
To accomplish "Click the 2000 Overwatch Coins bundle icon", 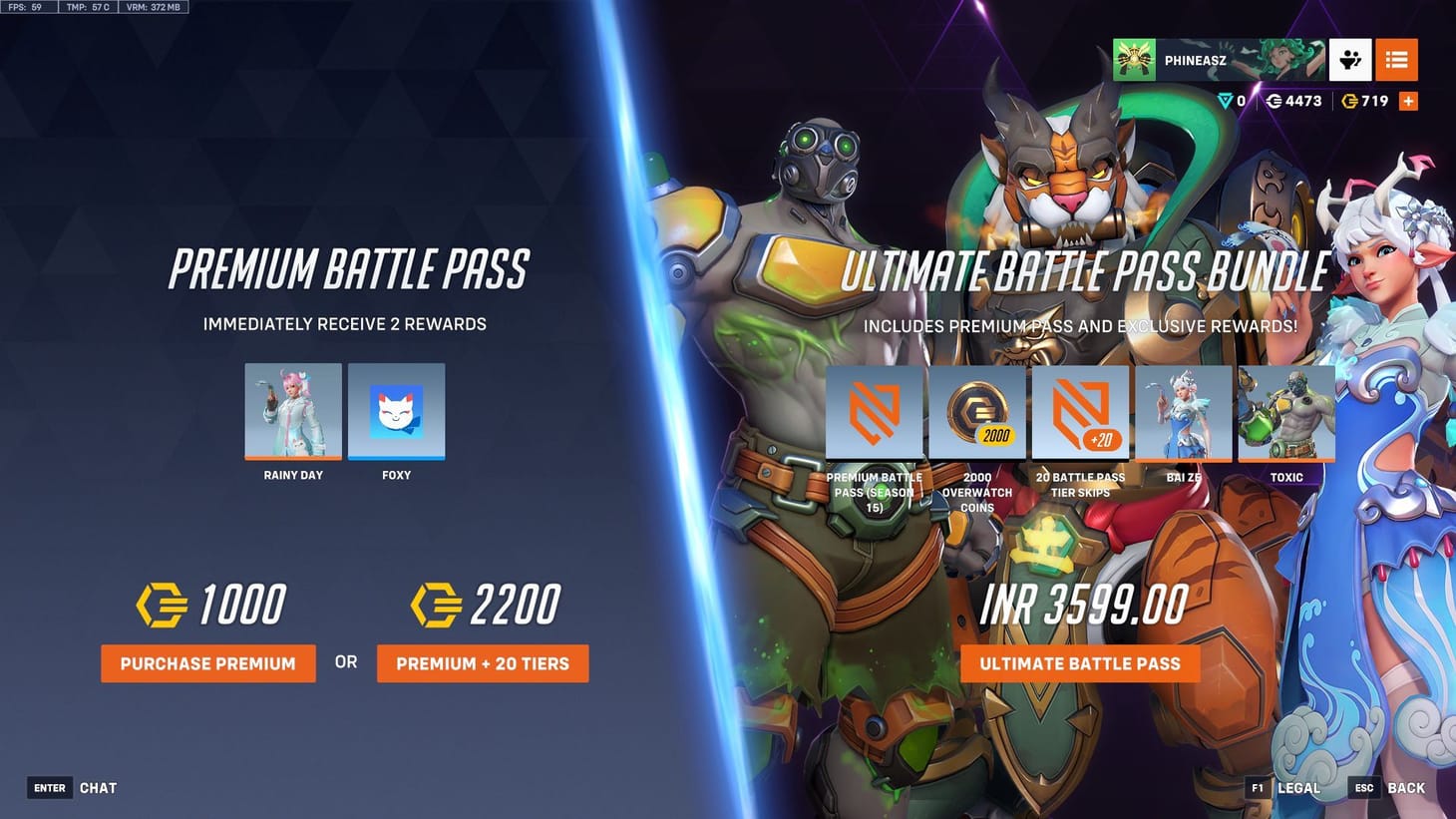I will [x=976, y=411].
